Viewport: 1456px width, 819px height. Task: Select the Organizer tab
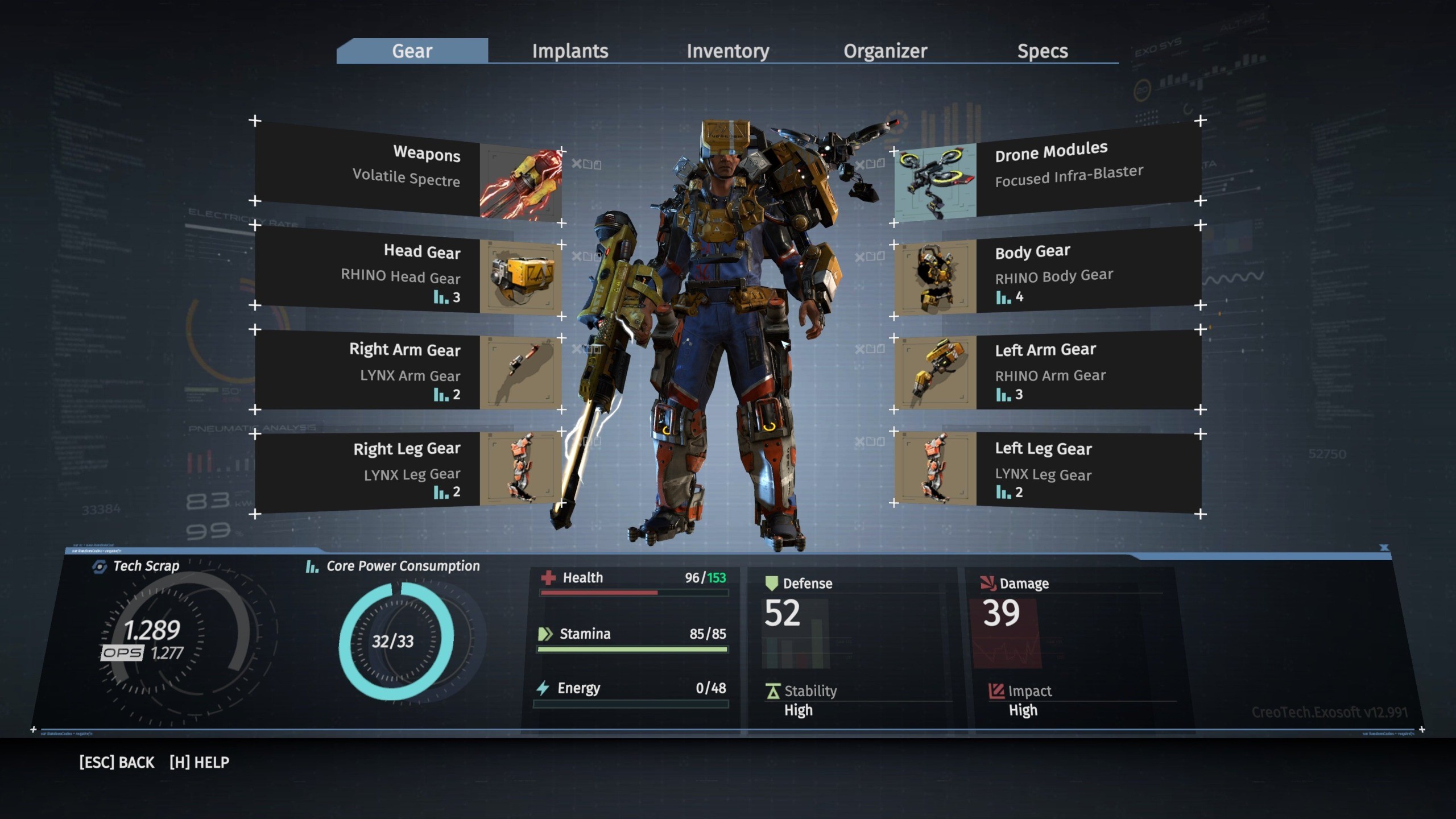click(885, 51)
